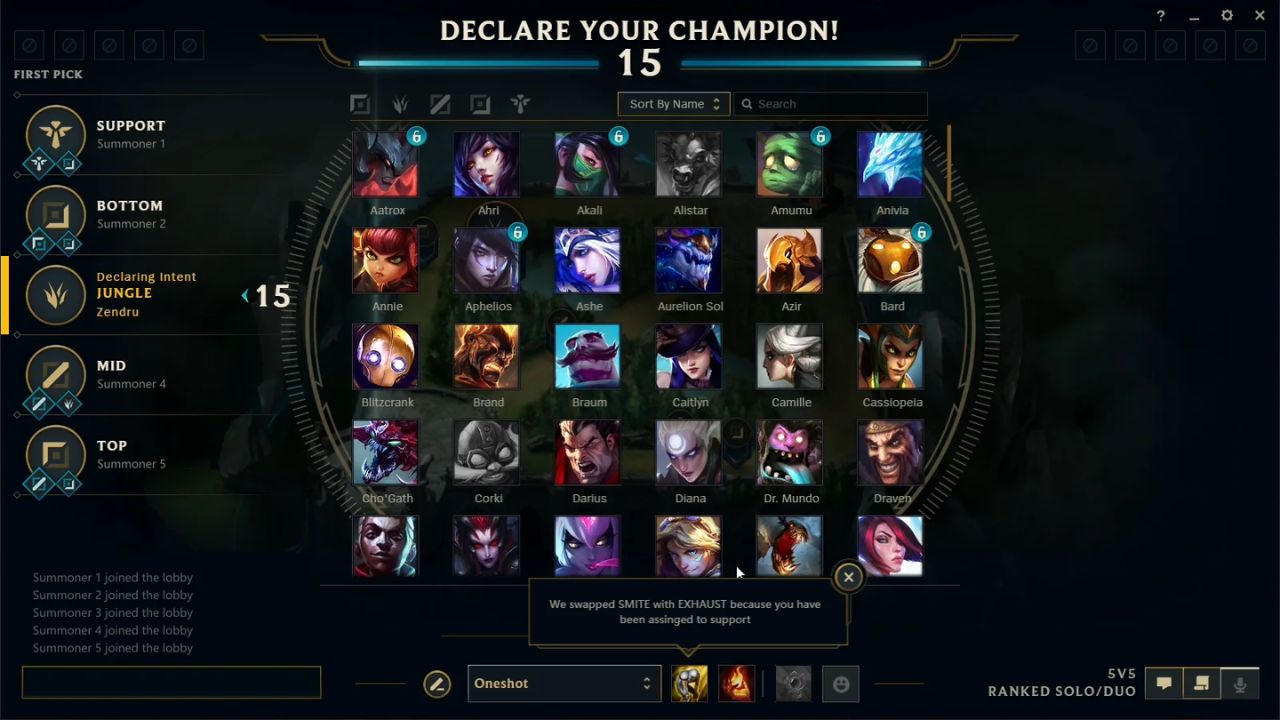Select the Jungle role filter icon
Viewport: 1280px width, 720px height.
coord(400,103)
